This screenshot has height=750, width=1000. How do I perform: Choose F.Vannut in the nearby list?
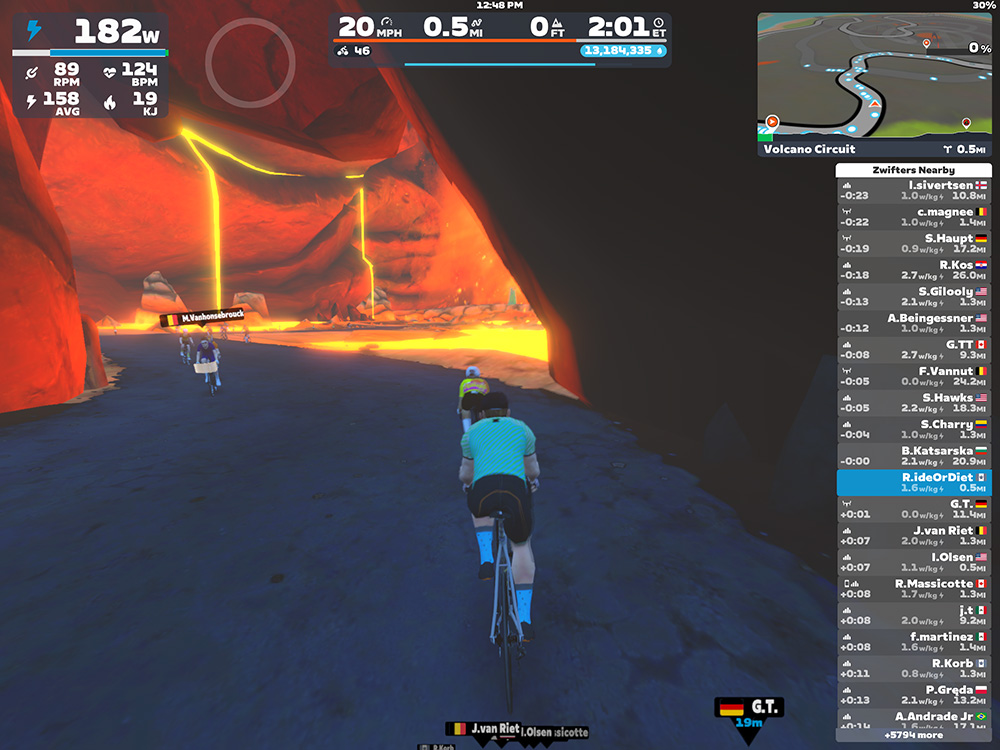click(x=913, y=376)
